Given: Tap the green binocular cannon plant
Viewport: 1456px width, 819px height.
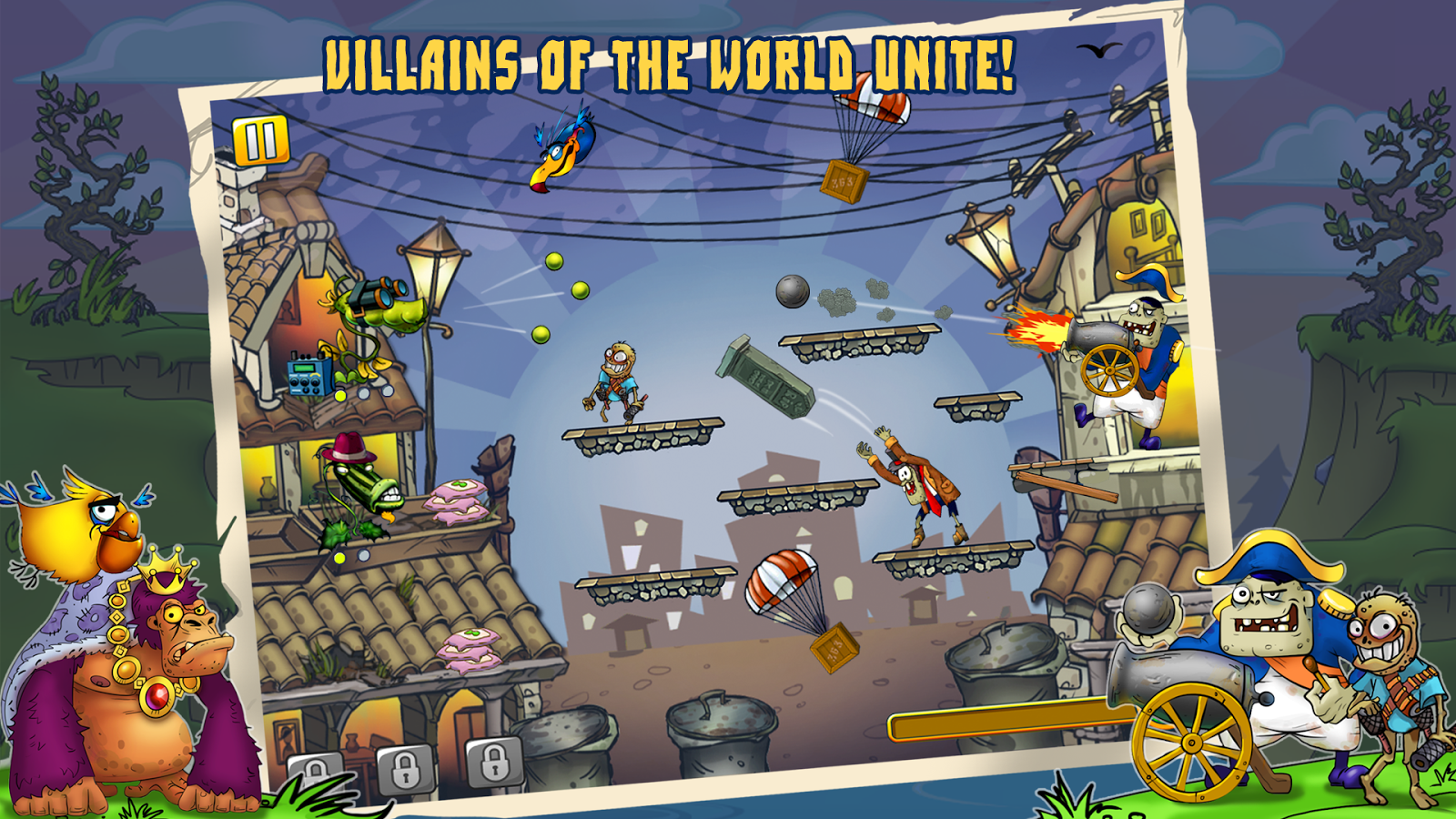Looking at the screenshot, I should (373, 309).
